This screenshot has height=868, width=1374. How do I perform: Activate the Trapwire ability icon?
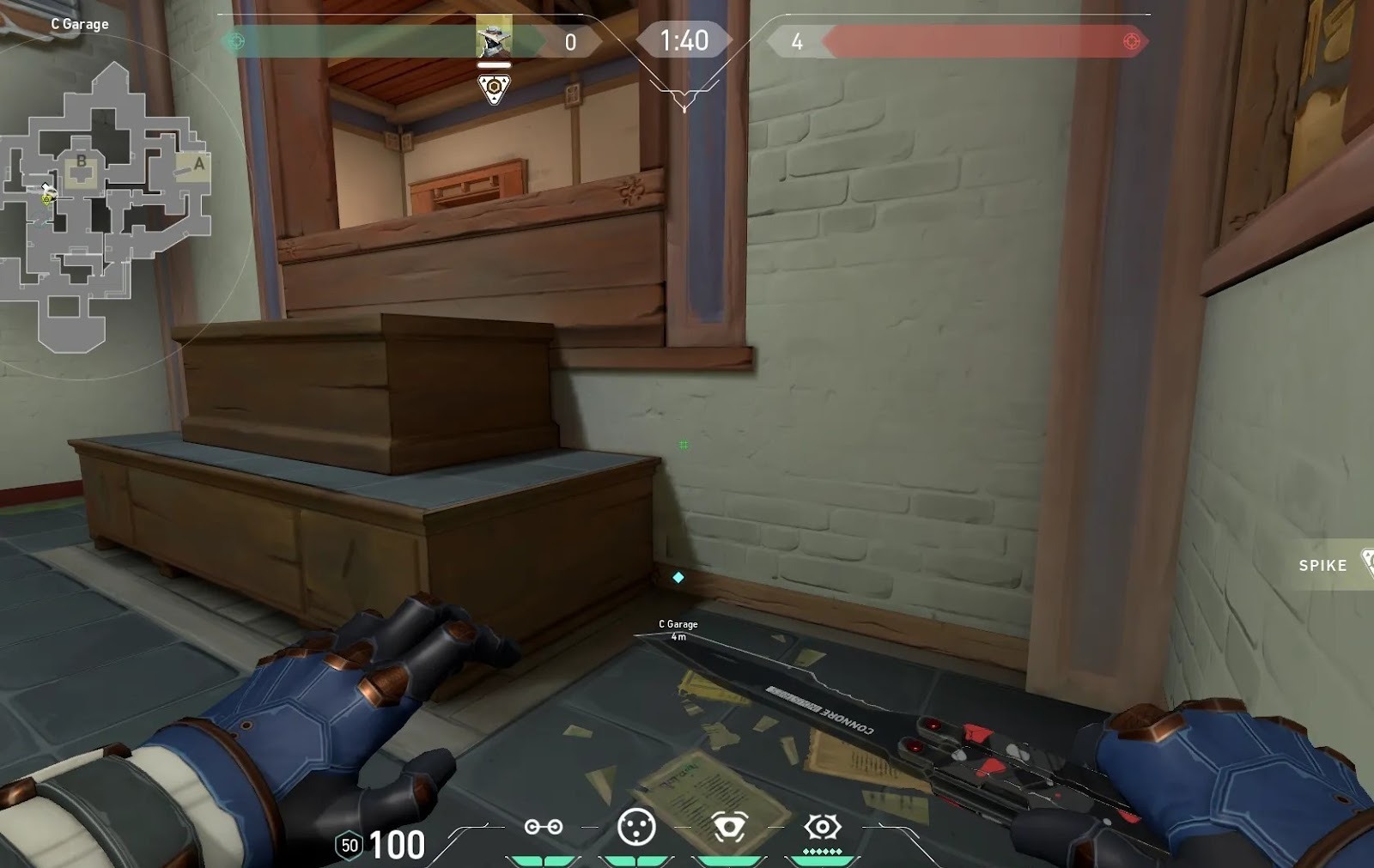[x=544, y=827]
